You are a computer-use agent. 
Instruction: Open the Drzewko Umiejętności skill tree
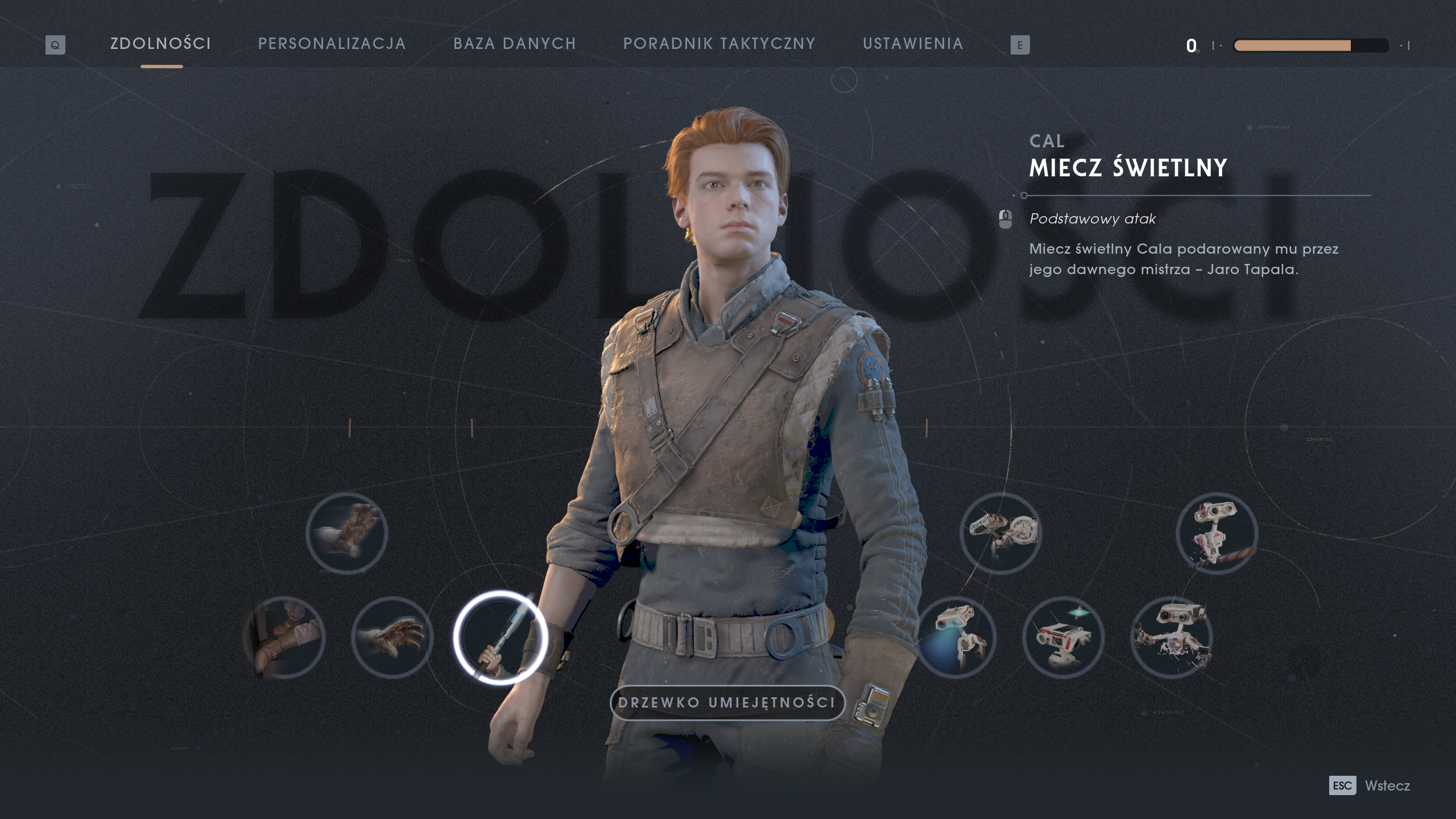pos(727,703)
